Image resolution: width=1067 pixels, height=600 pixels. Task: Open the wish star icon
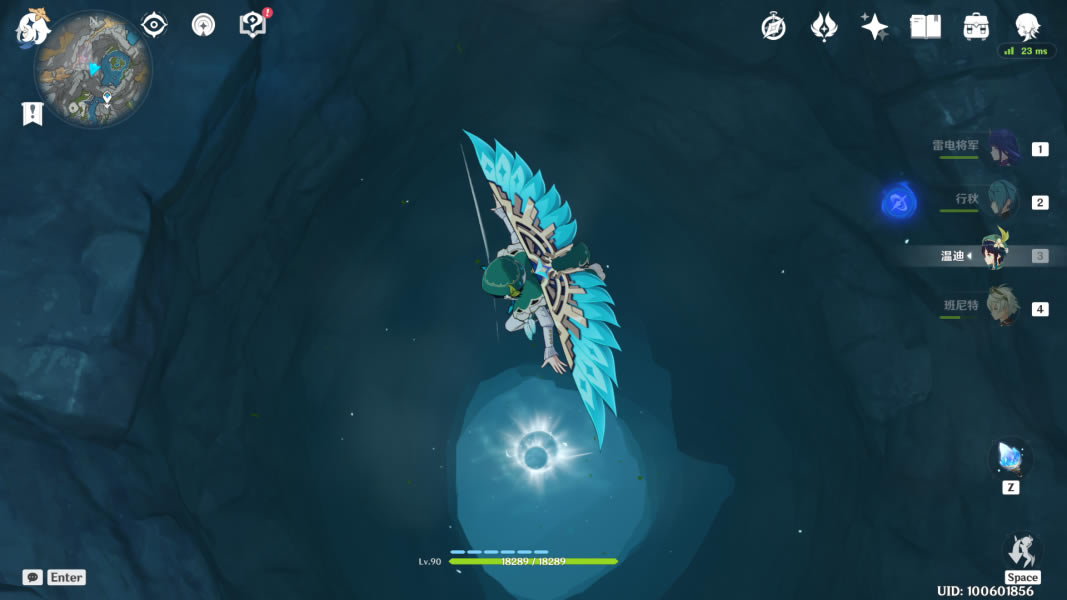[x=874, y=27]
